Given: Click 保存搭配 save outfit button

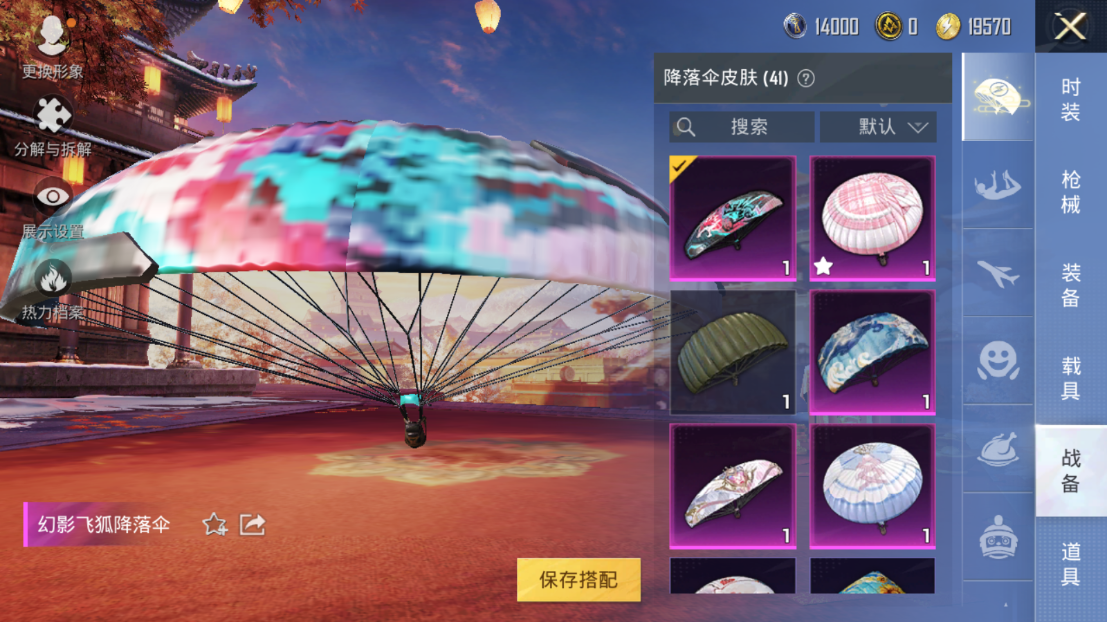Looking at the screenshot, I should 578,579.
